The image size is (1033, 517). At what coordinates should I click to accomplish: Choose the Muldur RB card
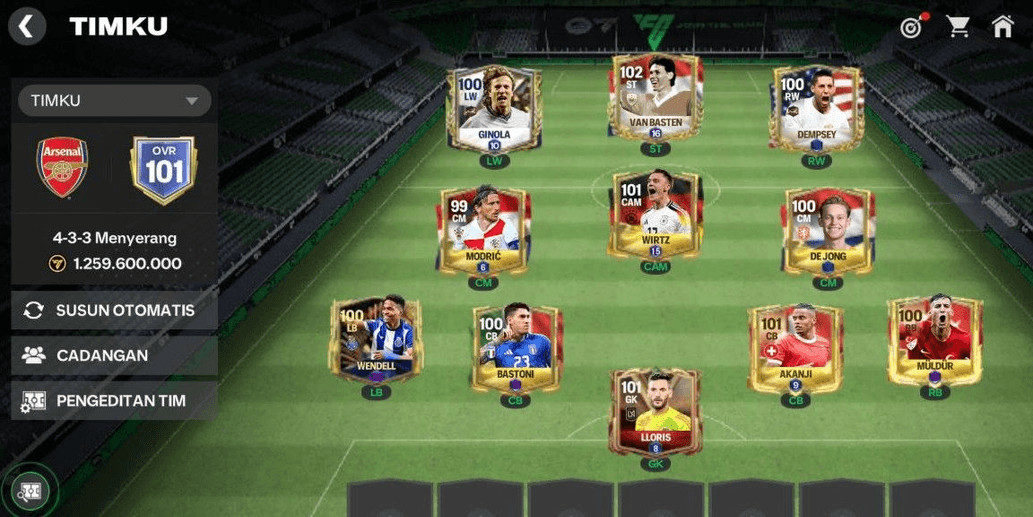pos(935,339)
